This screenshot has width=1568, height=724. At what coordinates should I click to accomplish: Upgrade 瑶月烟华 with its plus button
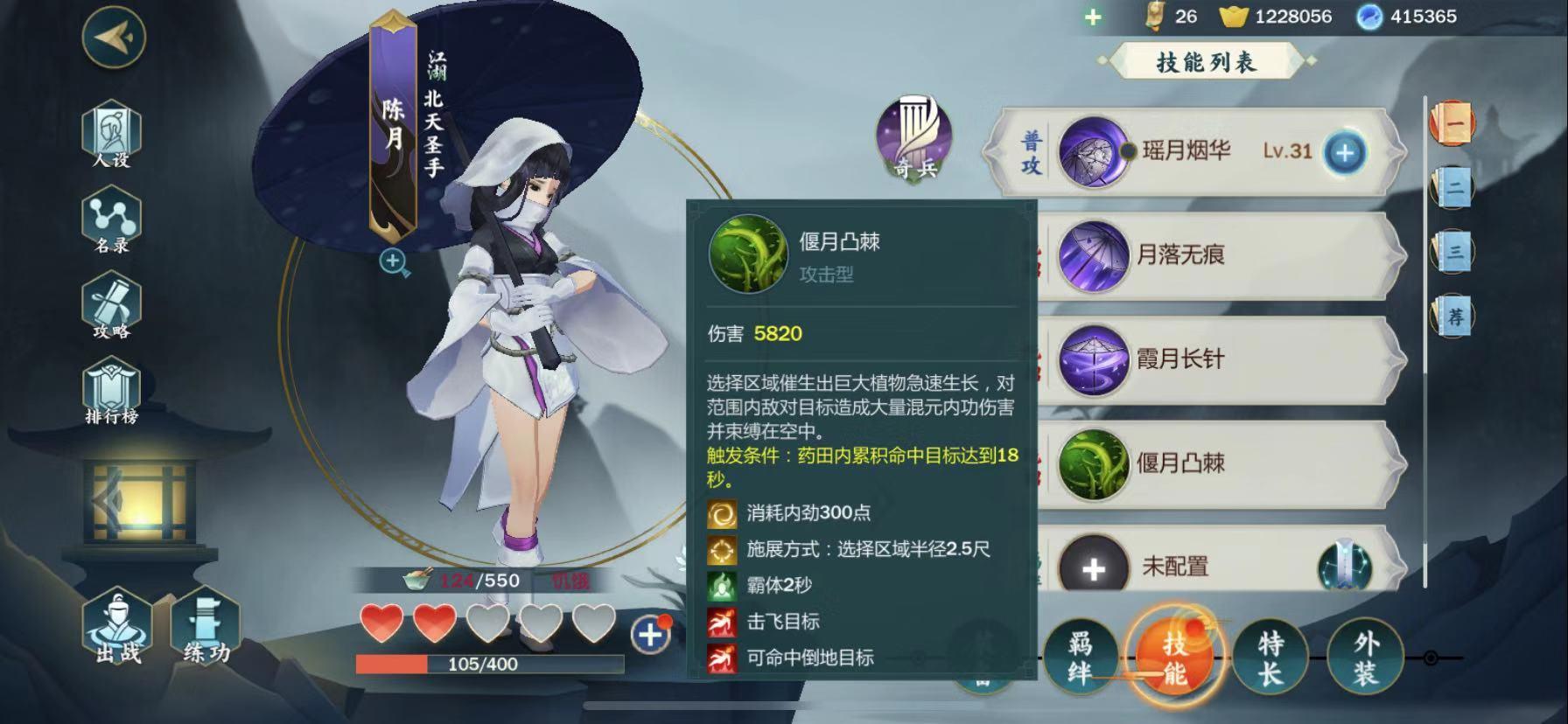click(1344, 153)
